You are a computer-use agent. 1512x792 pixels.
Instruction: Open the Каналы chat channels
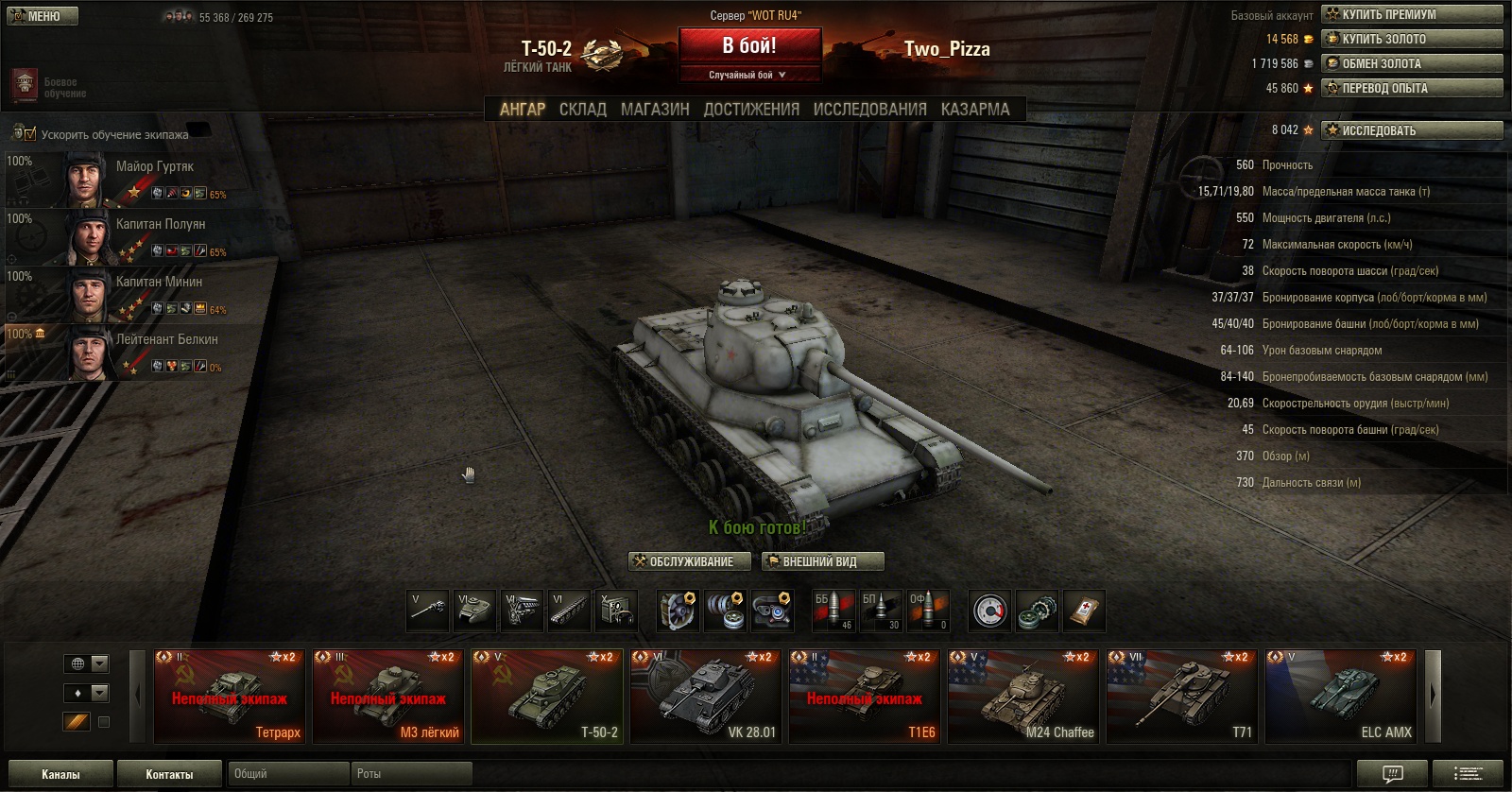coord(60,774)
